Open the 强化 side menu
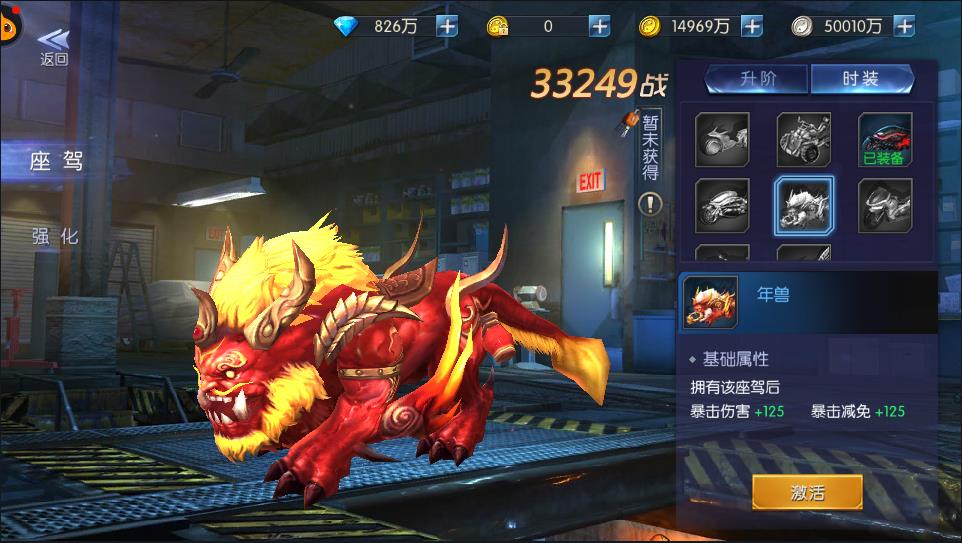The width and height of the screenshot is (962, 543). [55, 236]
